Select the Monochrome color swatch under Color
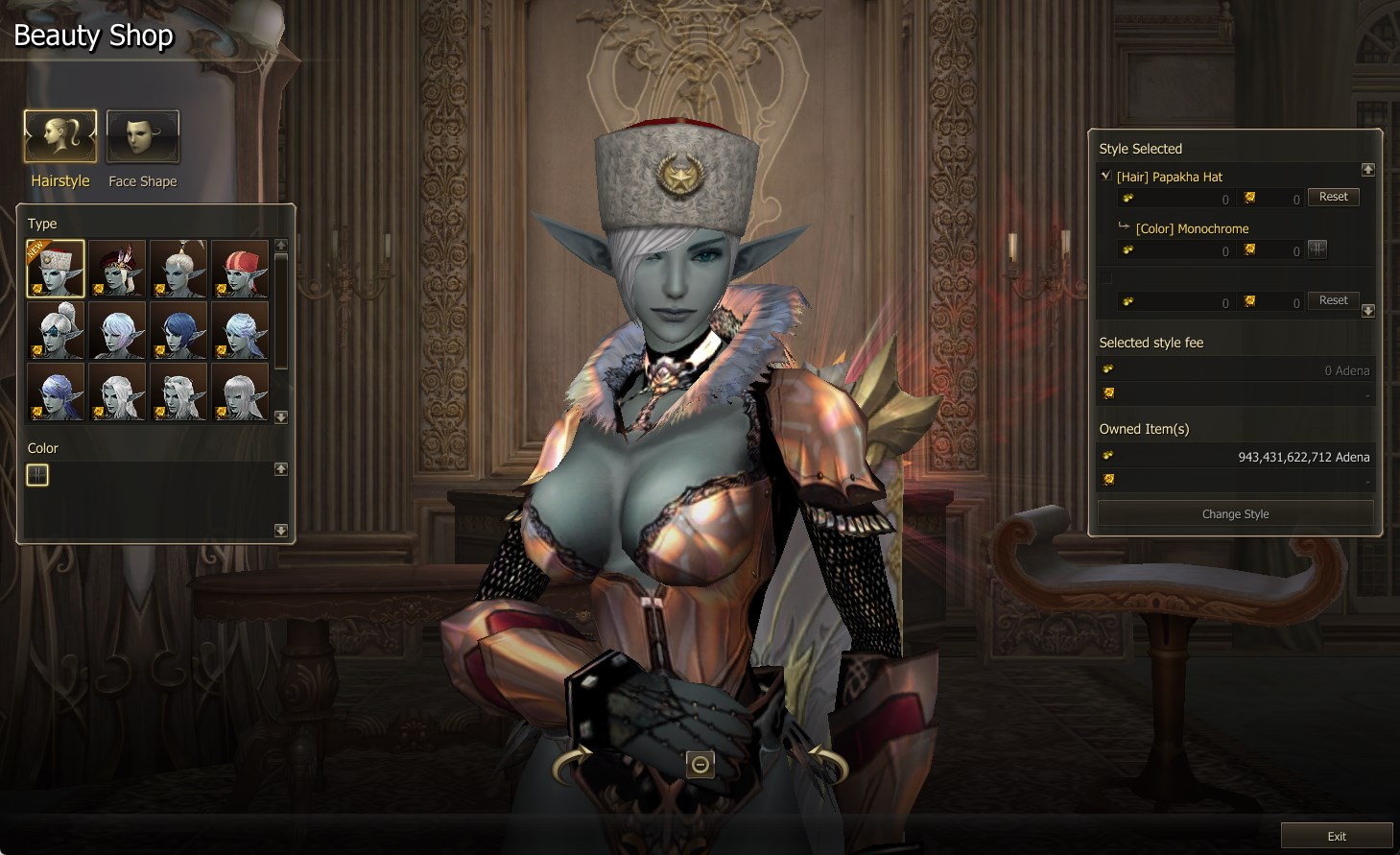Viewport: 1400px width, 855px height. click(x=37, y=475)
